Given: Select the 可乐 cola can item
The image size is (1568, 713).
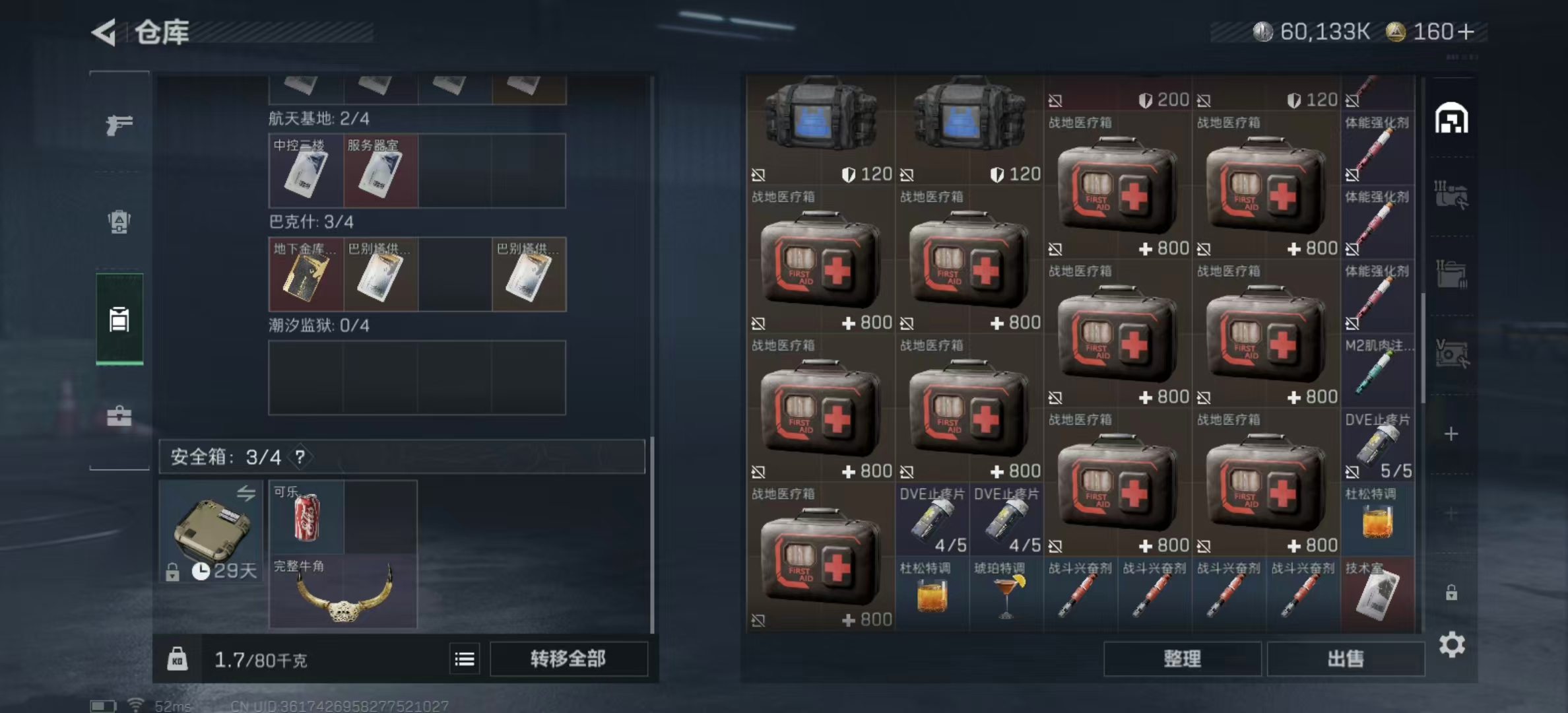Looking at the screenshot, I should pos(306,517).
